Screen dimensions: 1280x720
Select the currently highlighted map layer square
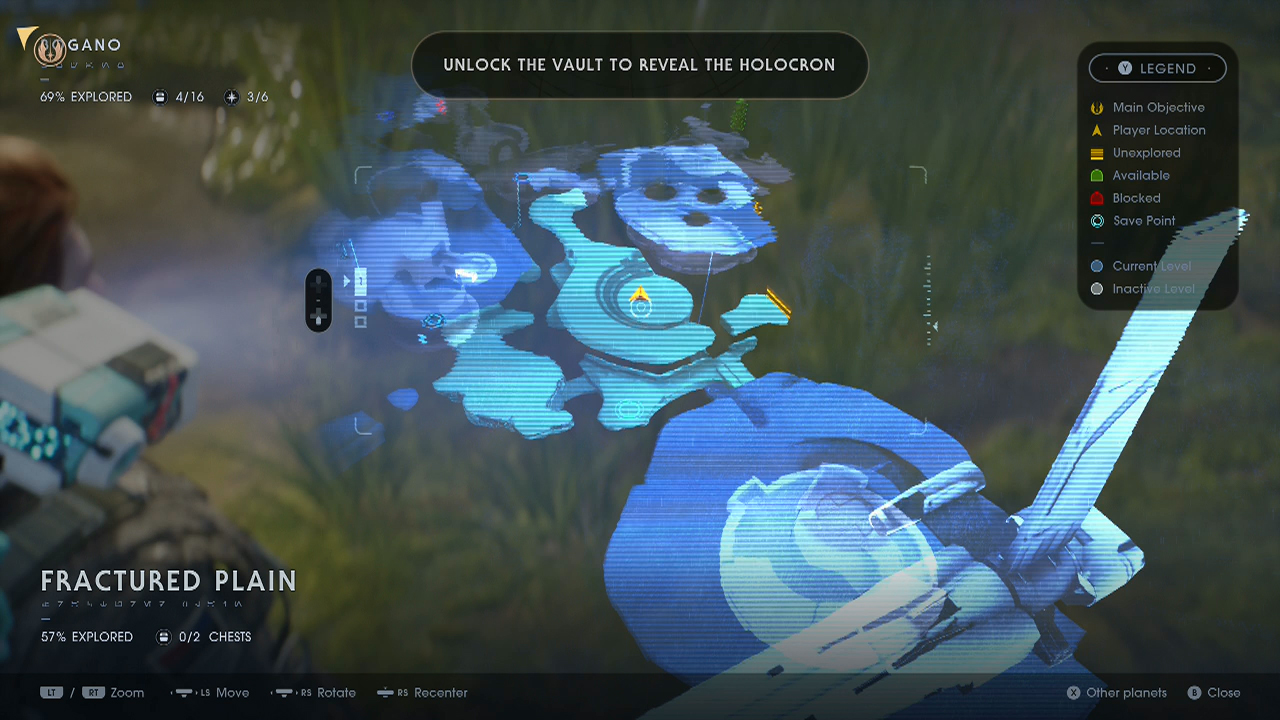tap(360, 282)
